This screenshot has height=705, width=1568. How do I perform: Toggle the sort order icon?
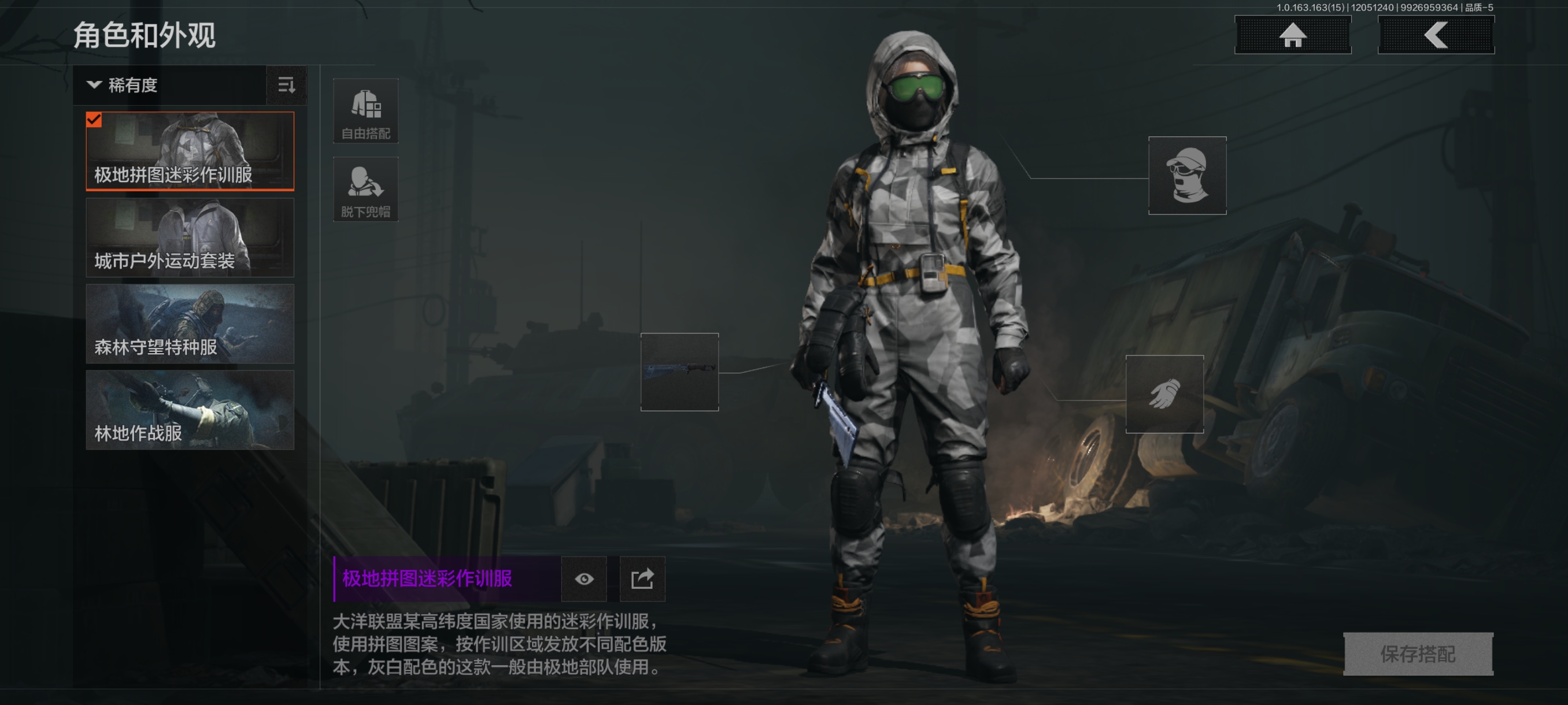pos(286,85)
